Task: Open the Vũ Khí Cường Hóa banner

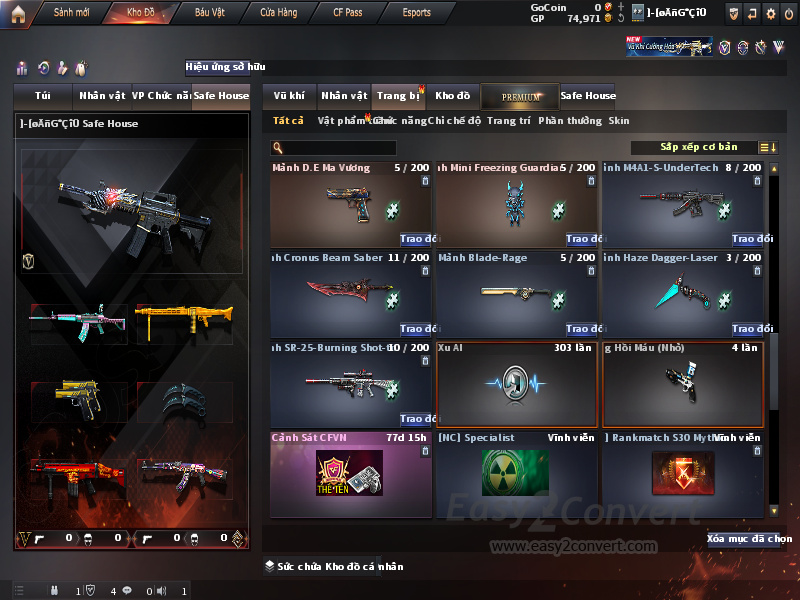Action: pyautogui.click(x=670, y=47)
